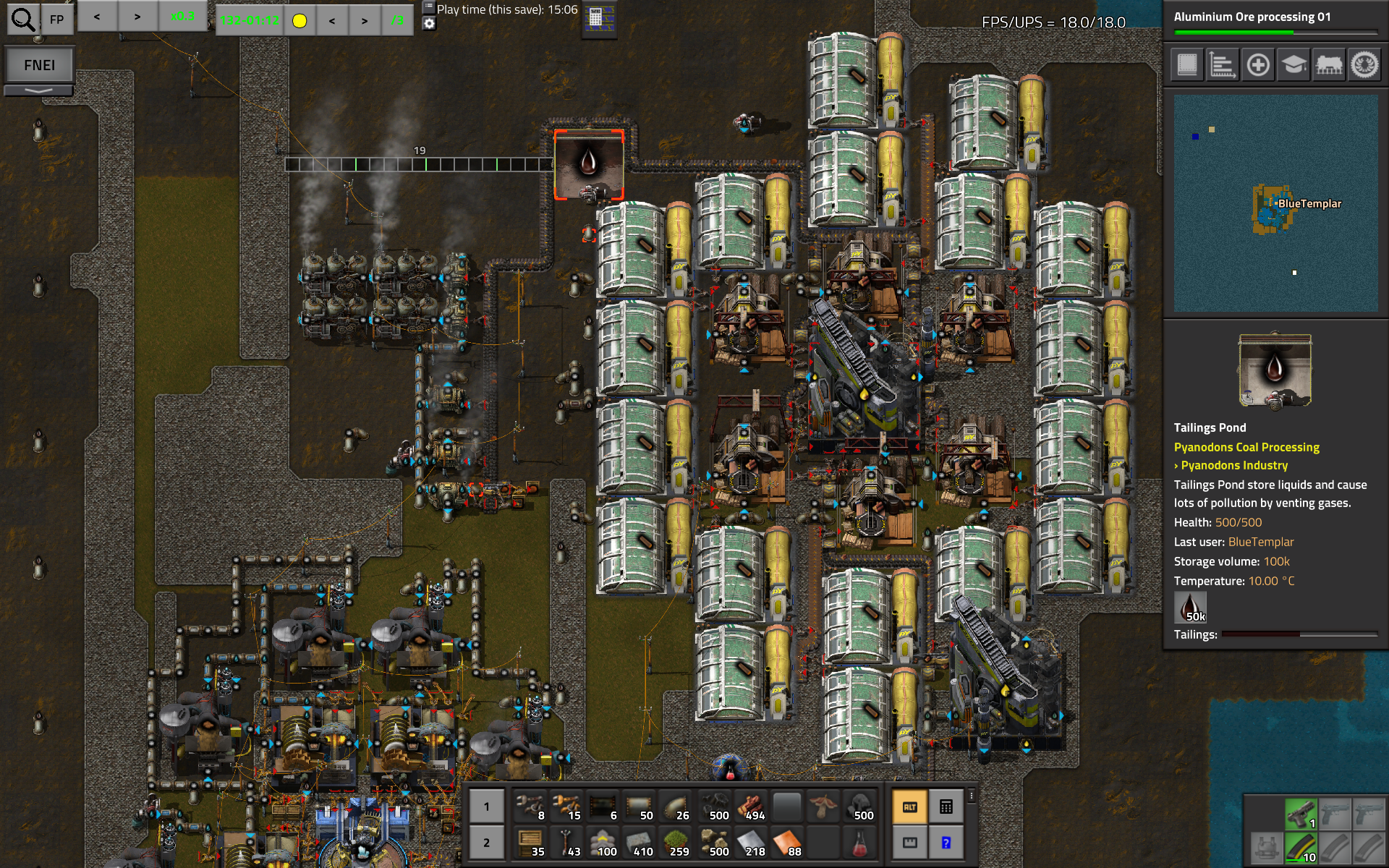Show production statistics bar chart
The width and height of the screenshot is (1389, 868).
click(1223, 65)
